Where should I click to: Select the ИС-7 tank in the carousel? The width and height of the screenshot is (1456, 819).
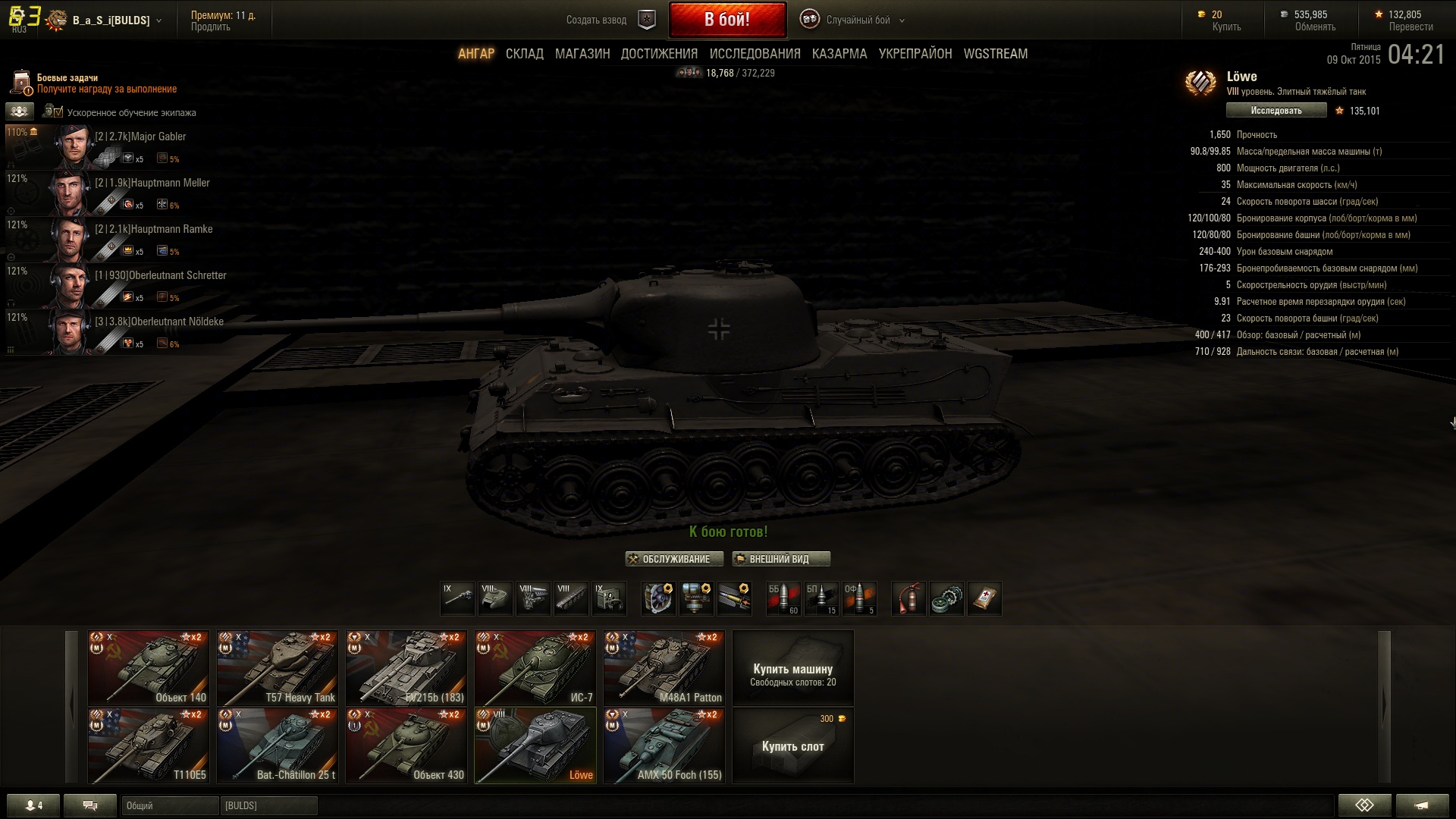click(535, 668)
